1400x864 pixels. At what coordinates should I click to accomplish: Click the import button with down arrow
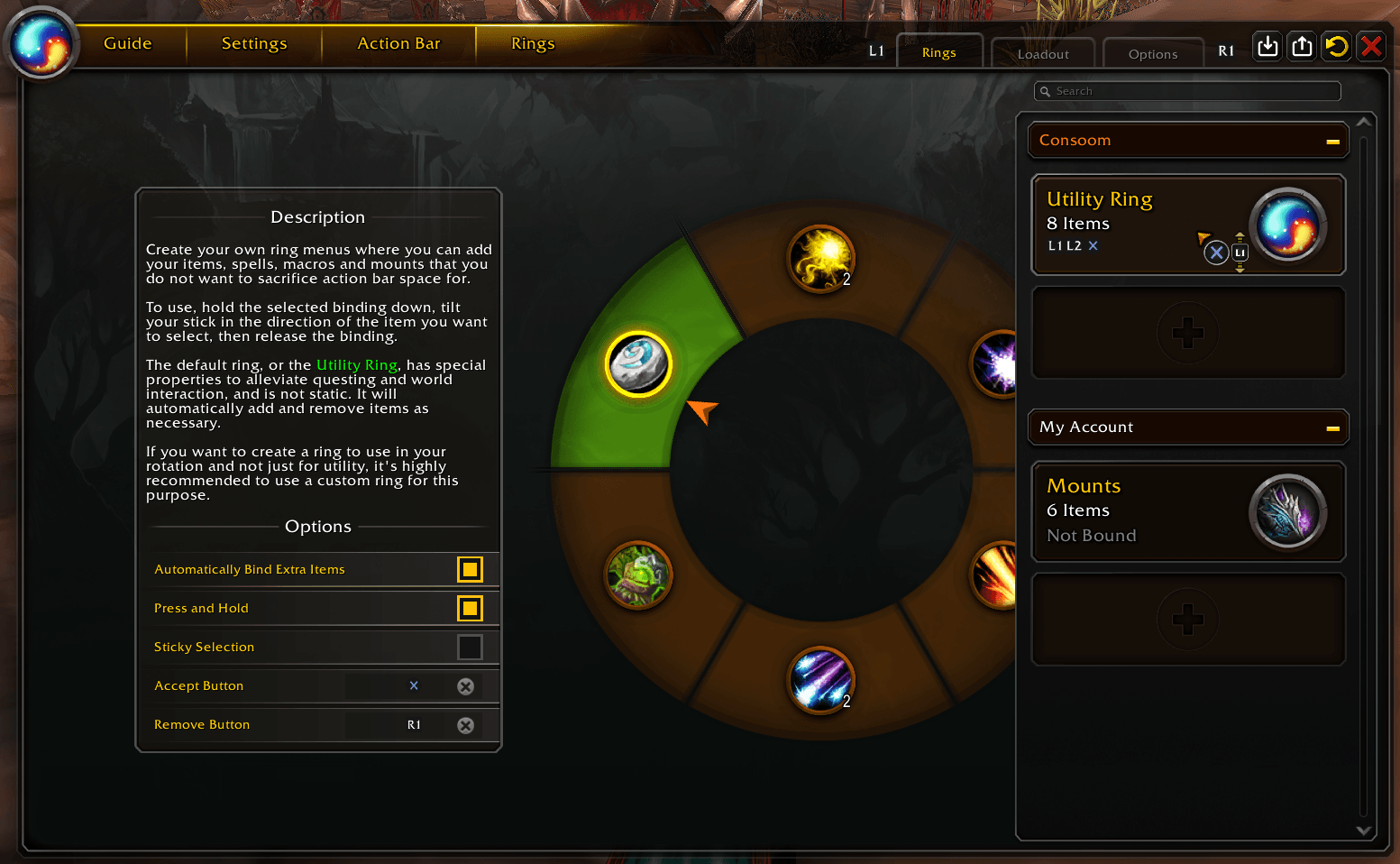point(1267,46)
